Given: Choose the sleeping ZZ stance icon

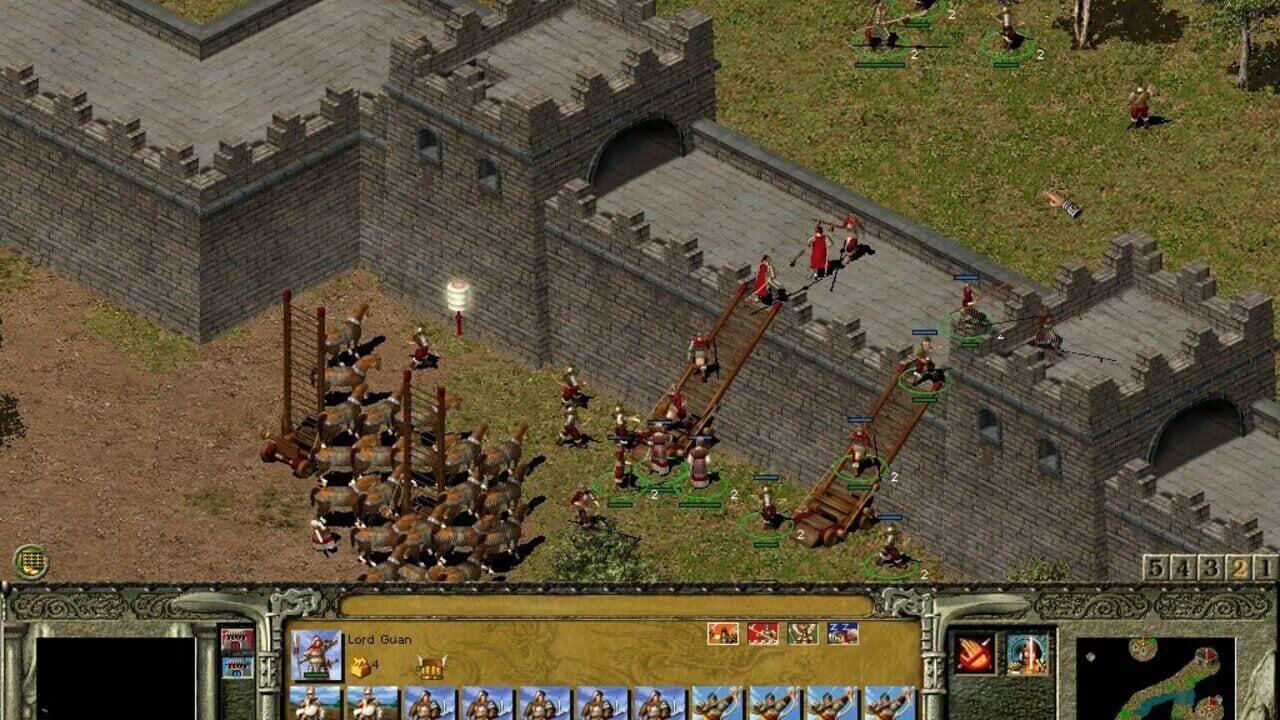Looking at the screenshot, I should (842, 633).
